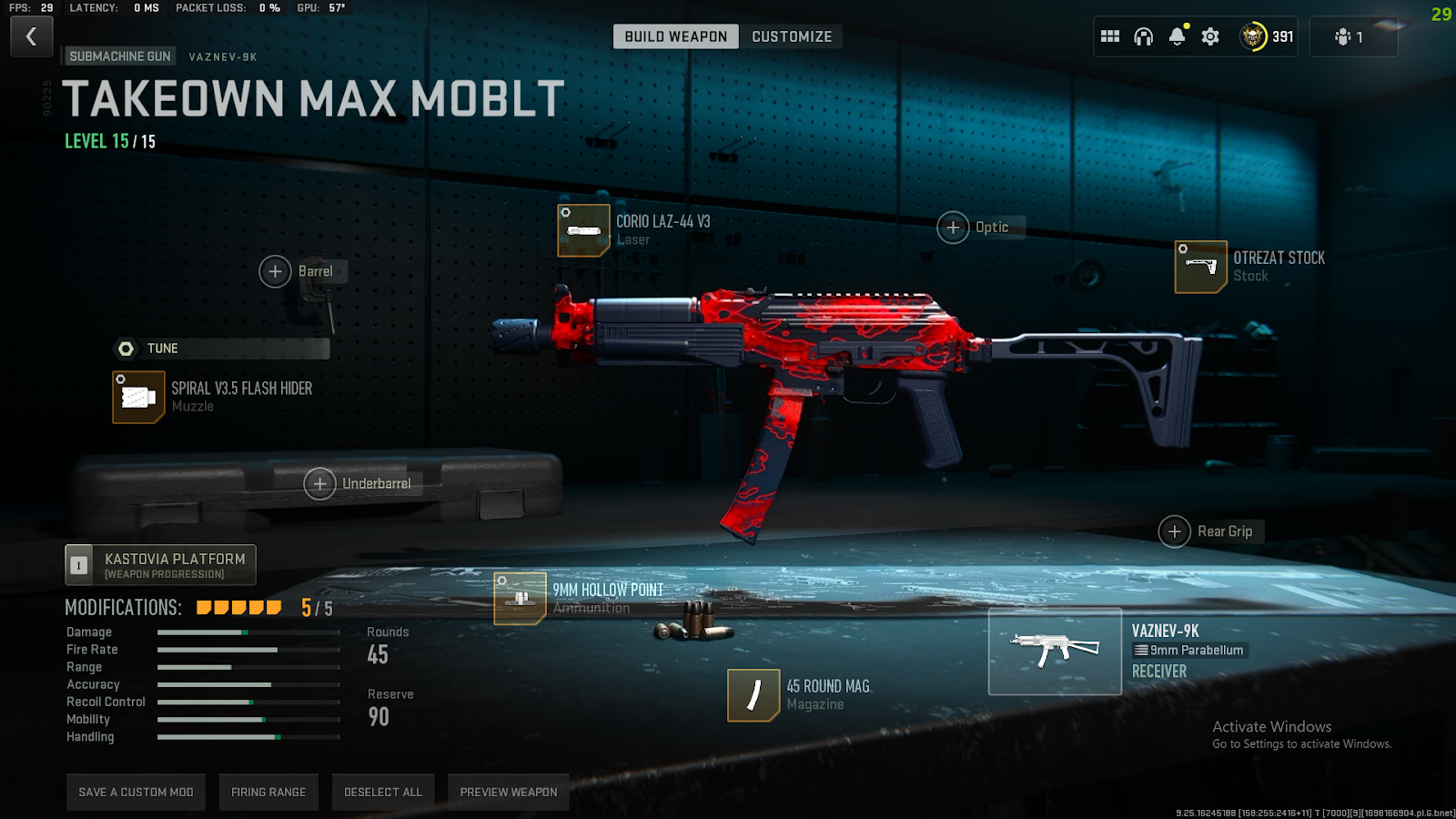Viewport: 1456px width, 819px height.
Task: Select the Build Weapon tab
Action: (675, 36)
